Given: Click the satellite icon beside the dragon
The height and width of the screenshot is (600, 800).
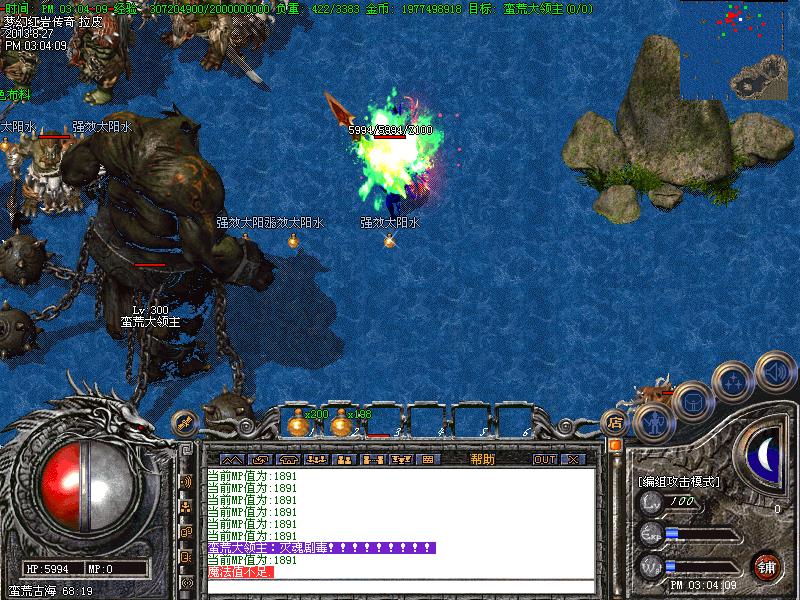Looking at the screenshot, I should tap(184, 423).
